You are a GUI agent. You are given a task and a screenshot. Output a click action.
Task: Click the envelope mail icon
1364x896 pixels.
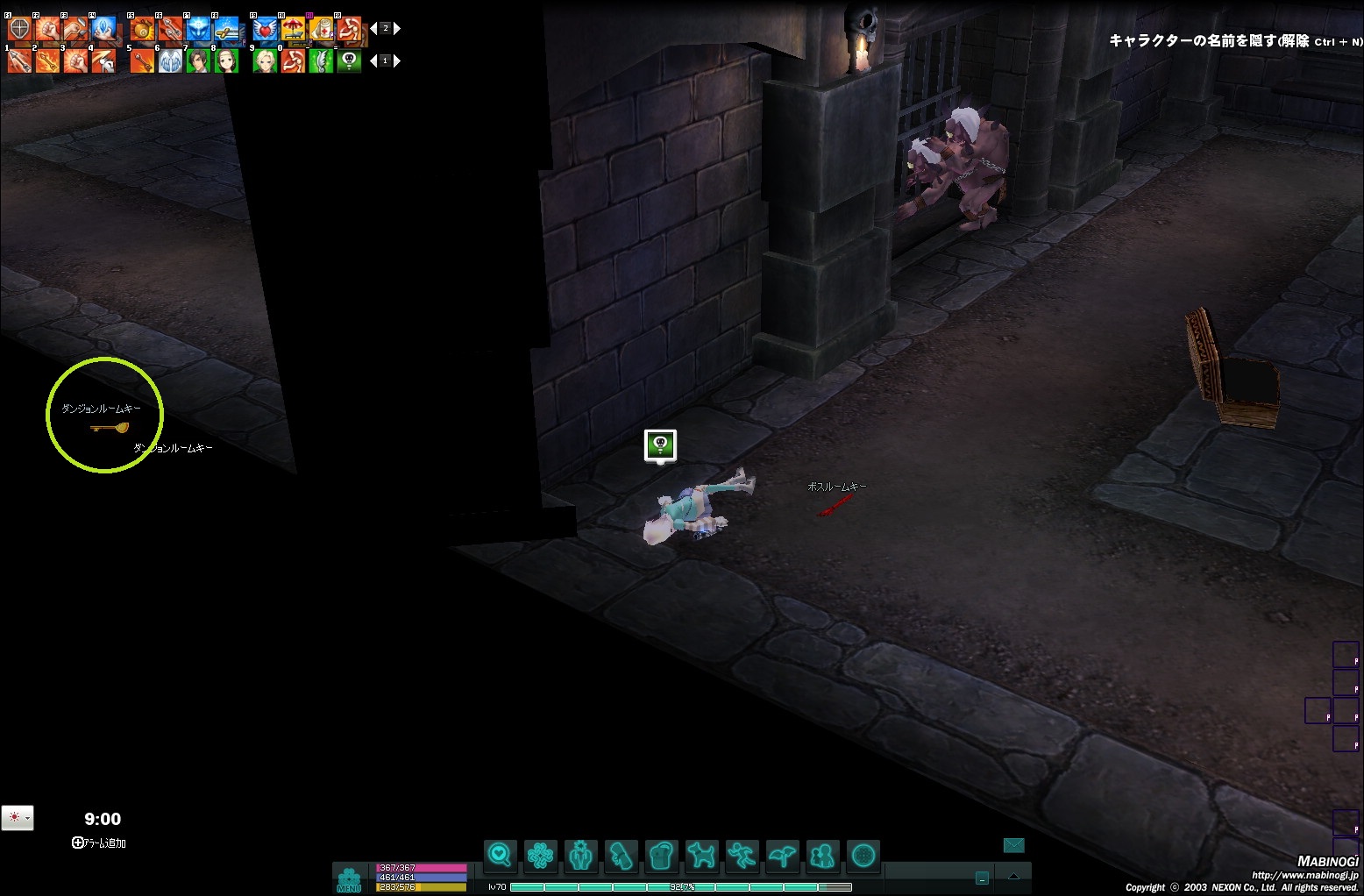[1013, 845]
